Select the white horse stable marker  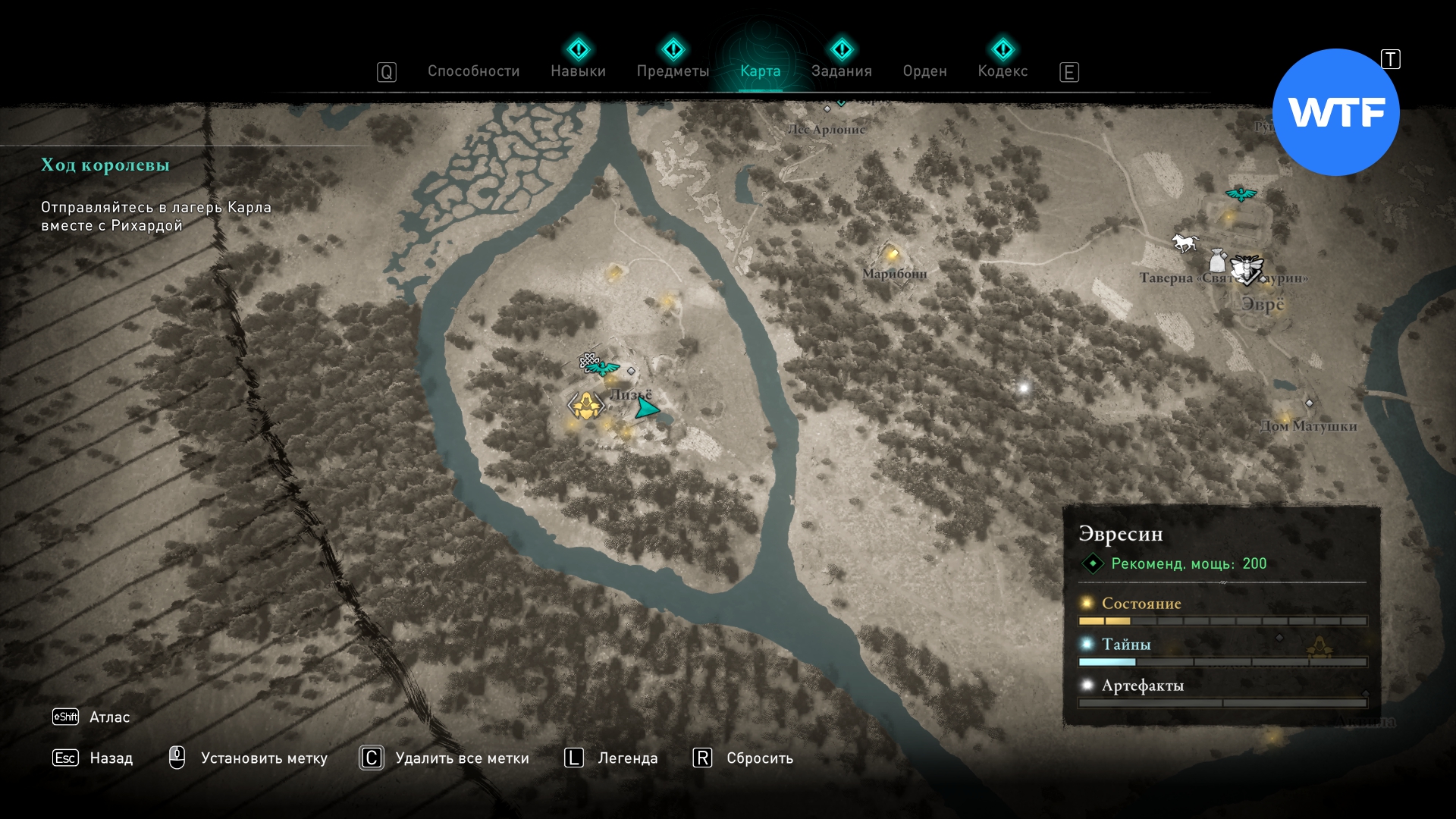1185,243
